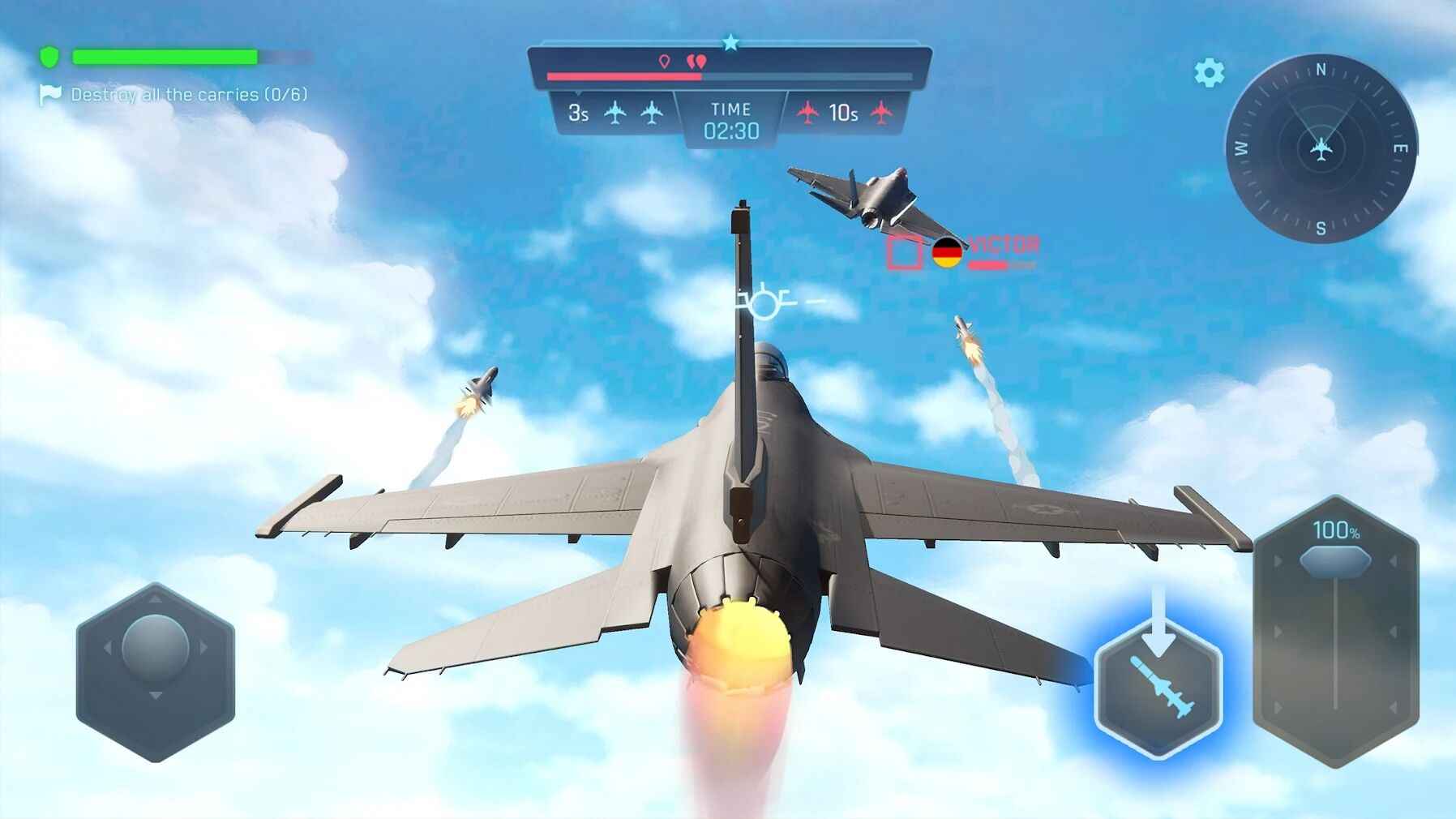Select the red target lock box on Victor
Viewport: 1456px width, 819px height.
click(x=904, y=251)
